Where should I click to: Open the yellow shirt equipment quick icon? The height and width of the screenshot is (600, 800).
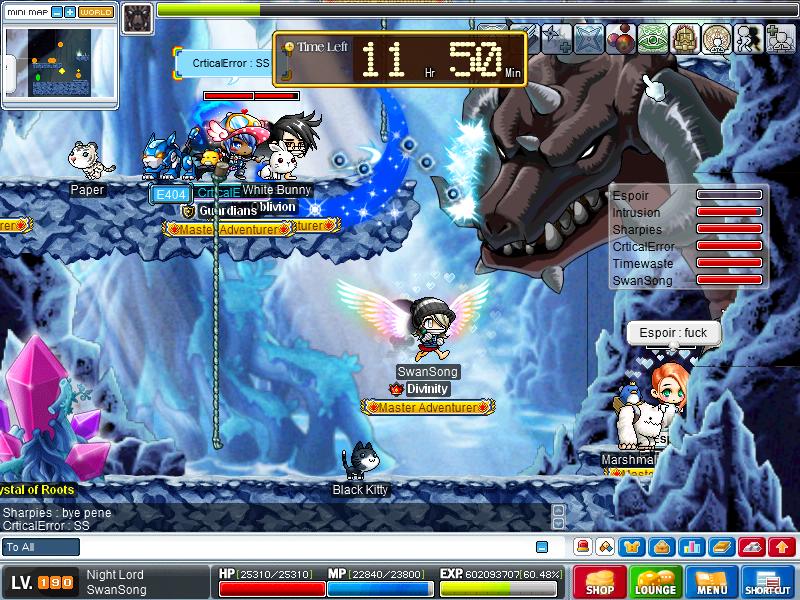(631, 547)
